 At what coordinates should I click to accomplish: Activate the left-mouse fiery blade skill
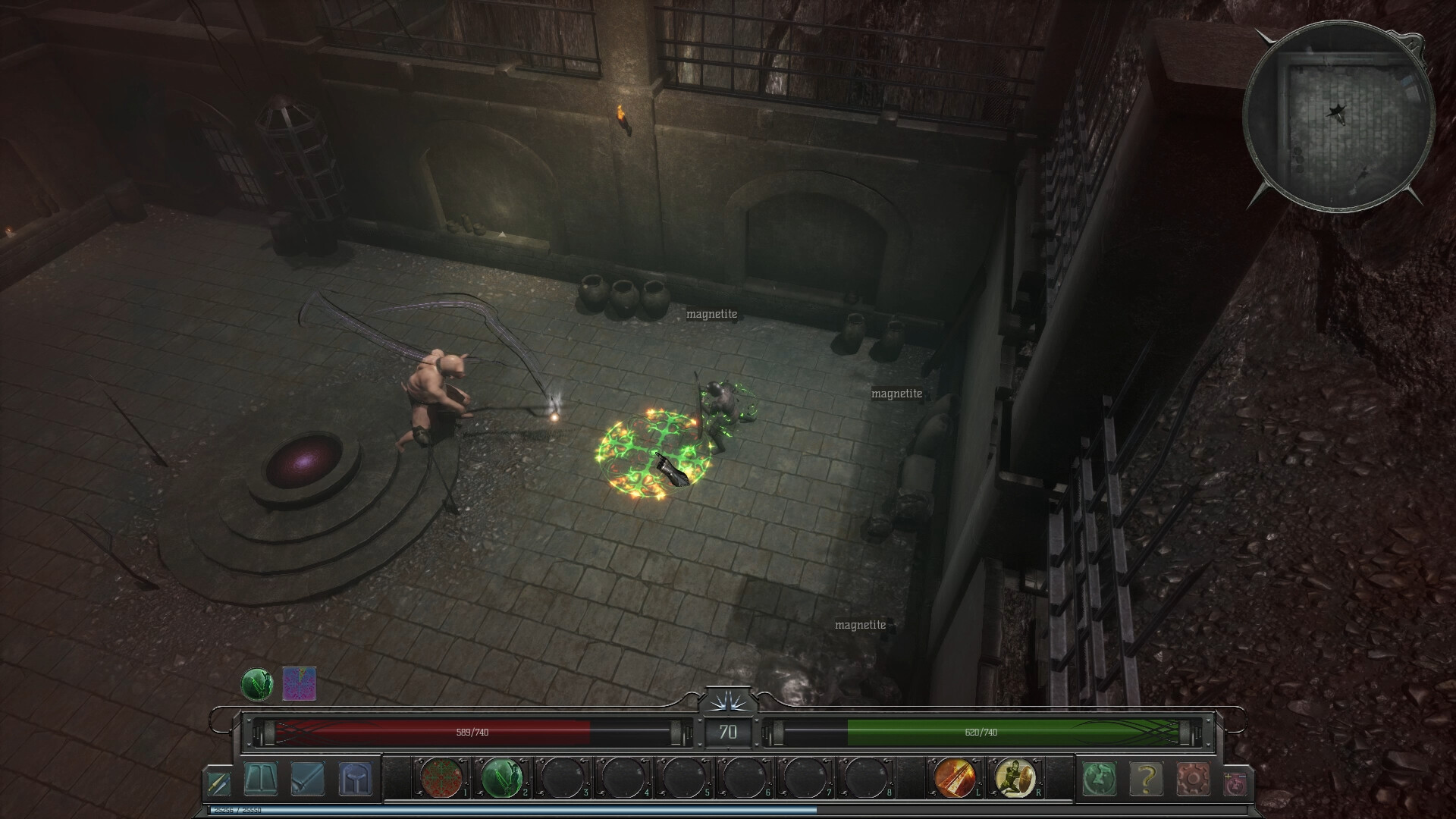[x=954, y=778]
